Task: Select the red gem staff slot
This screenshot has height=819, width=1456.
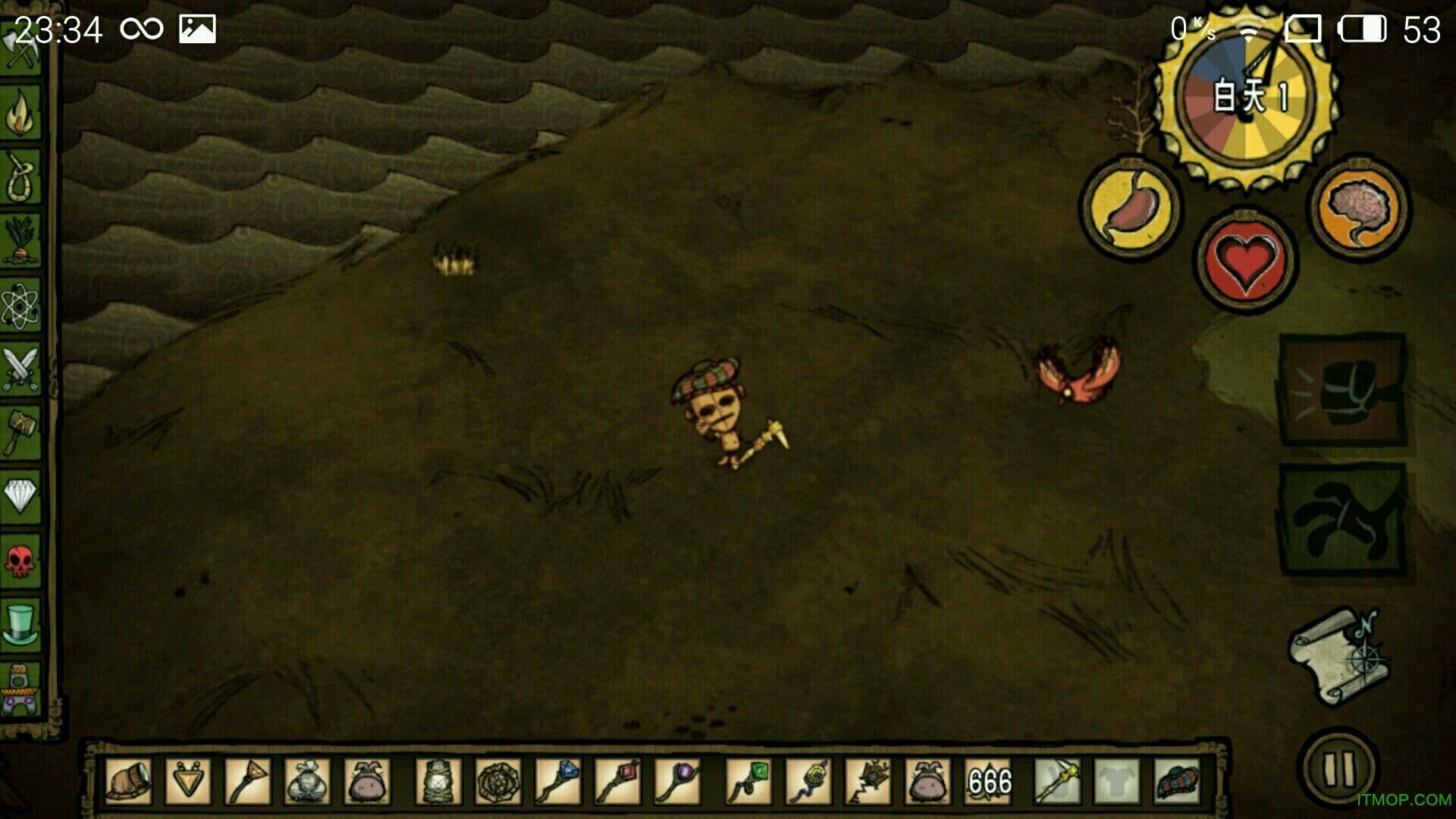Action: (x=618, y=781)
